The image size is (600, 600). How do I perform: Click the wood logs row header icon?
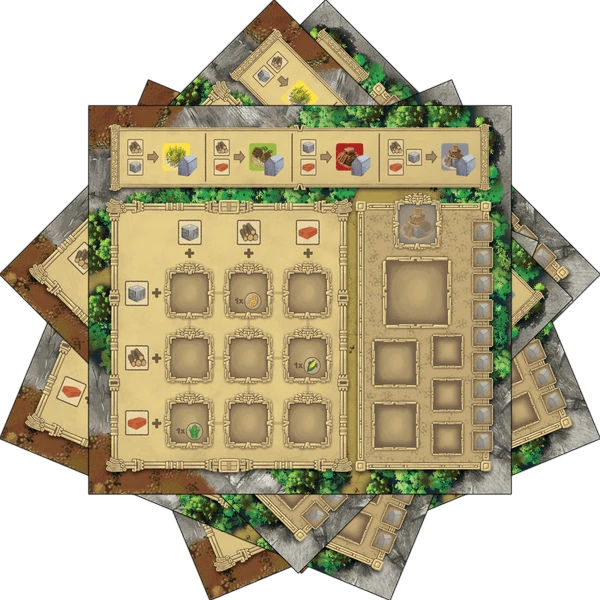pyautogui.click(x=135, y=355)
